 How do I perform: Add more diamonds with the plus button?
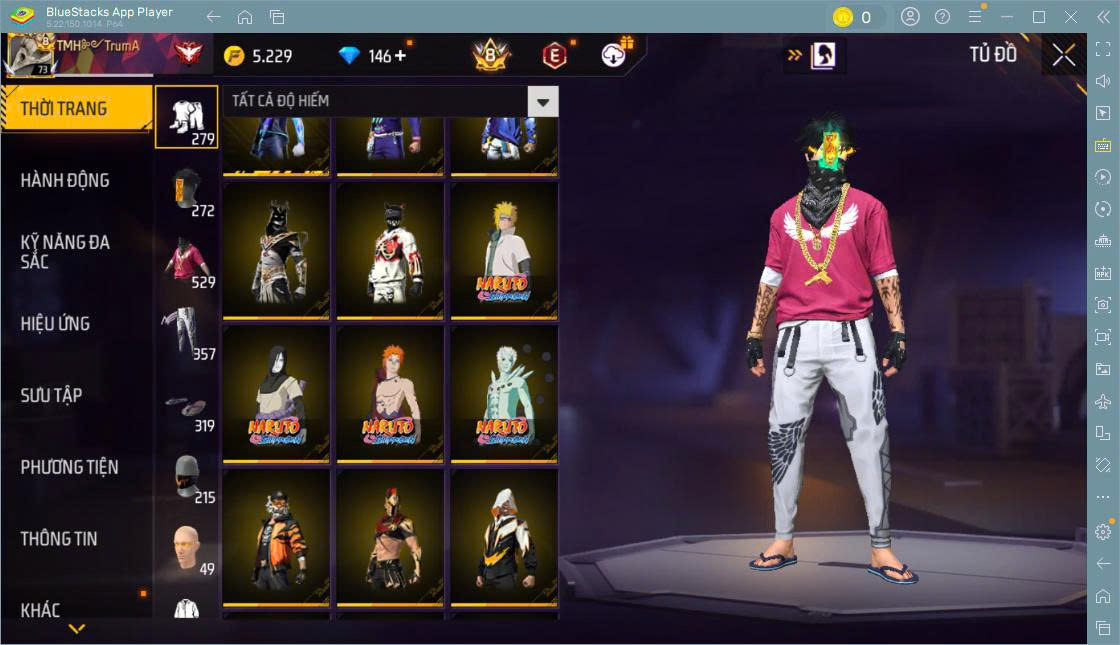click(x=401, y=56)
